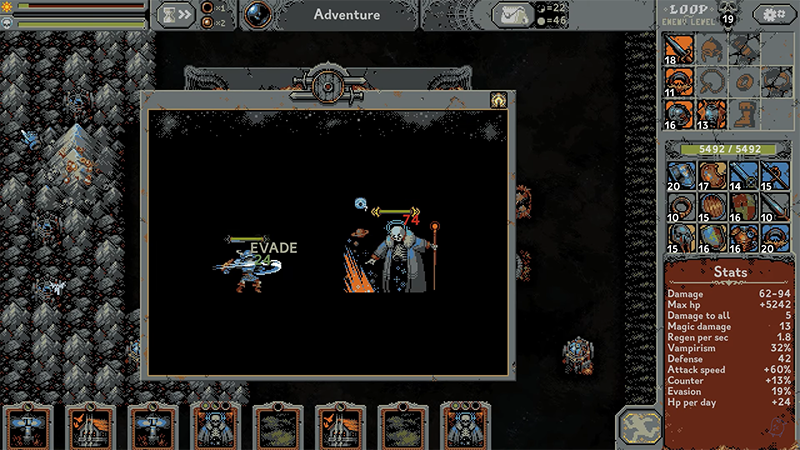
Task: Open the resources bag panel
Action: pyautogui.click(x=511, y=15)
